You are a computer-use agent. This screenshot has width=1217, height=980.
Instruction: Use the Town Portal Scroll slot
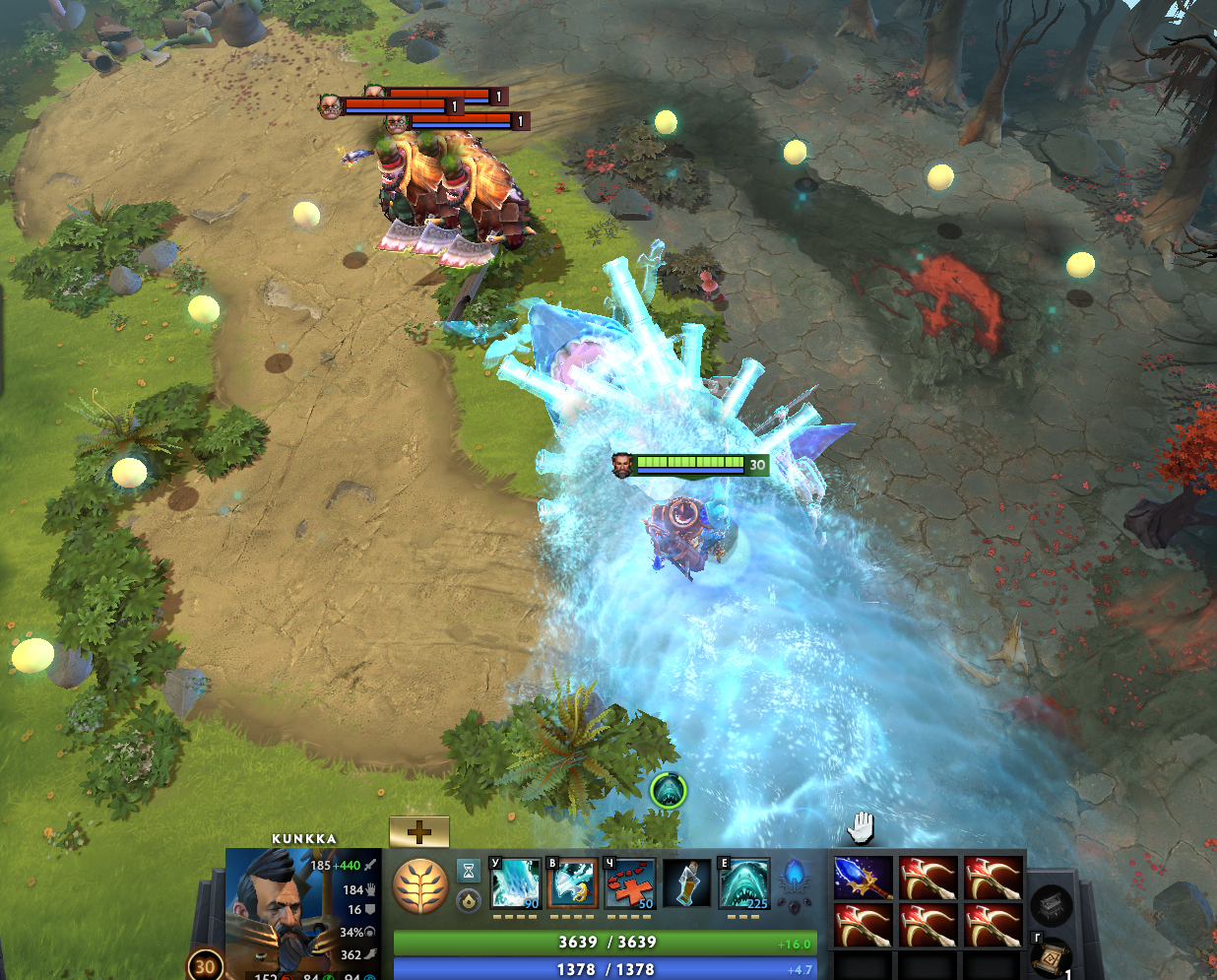coord(1050,957)
